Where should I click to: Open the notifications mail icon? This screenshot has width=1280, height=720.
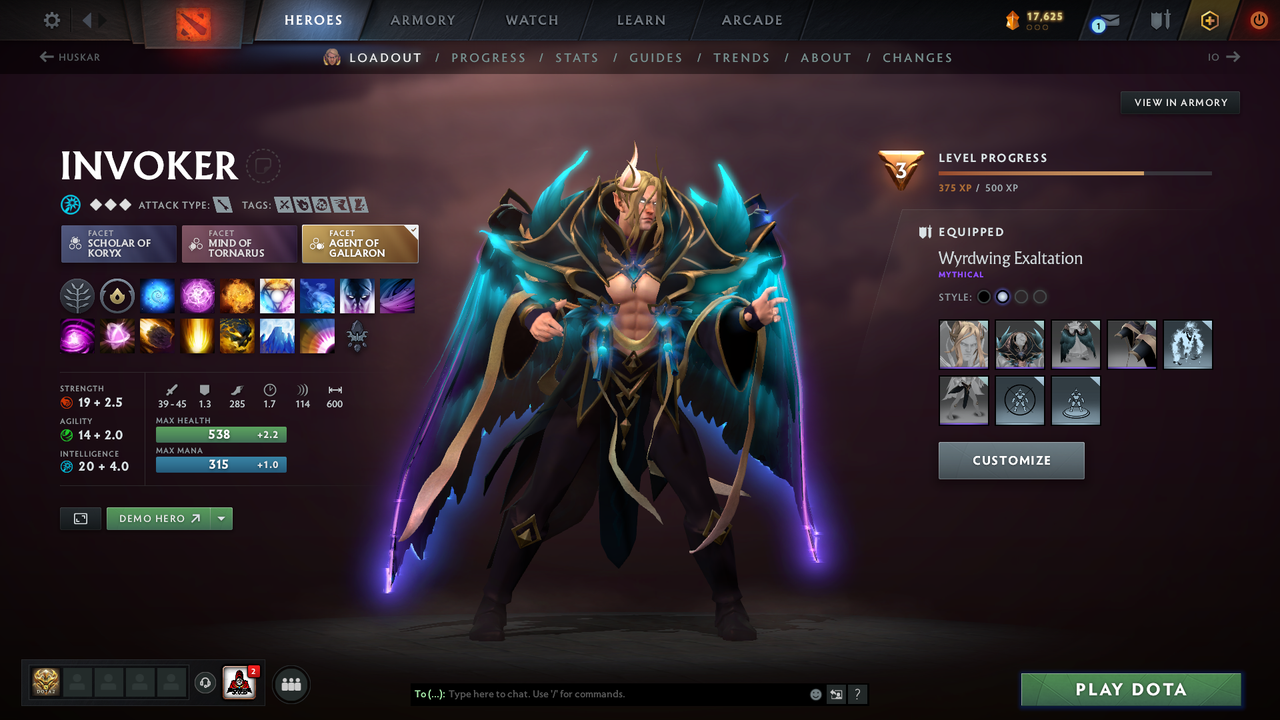tap(1110, 18)
